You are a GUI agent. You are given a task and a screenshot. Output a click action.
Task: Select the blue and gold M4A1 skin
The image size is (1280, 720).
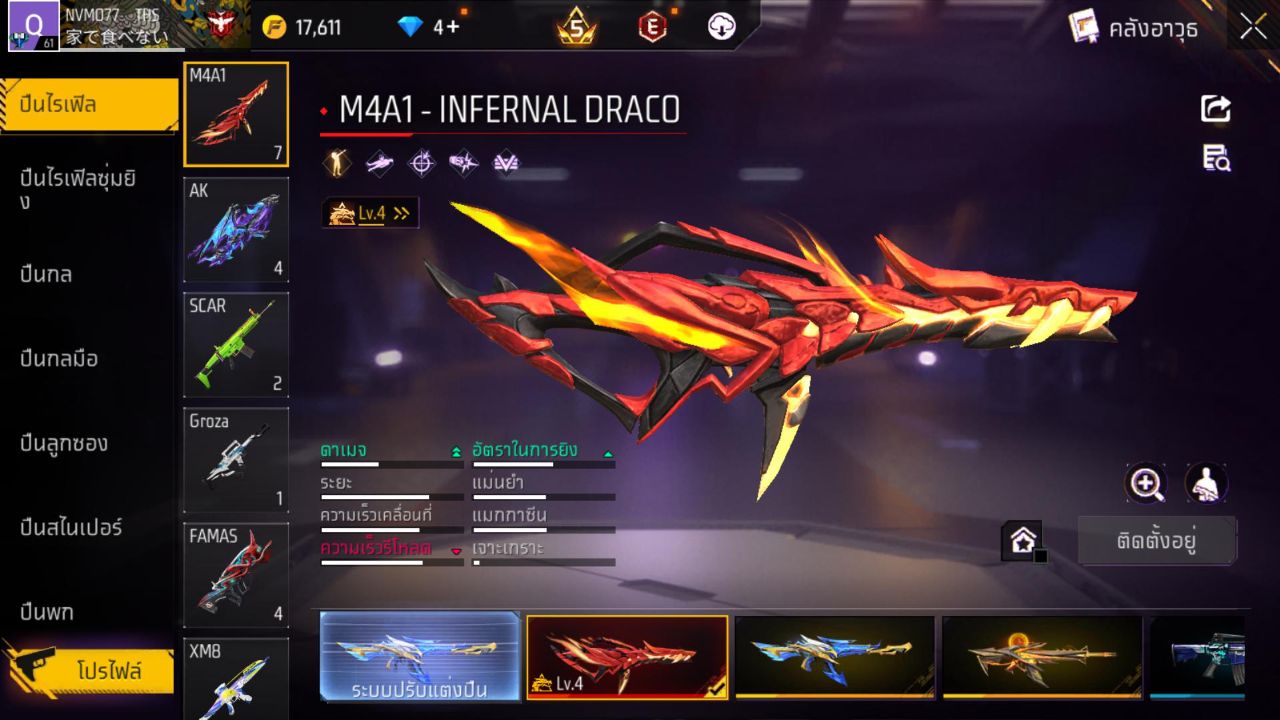(834, 657)
